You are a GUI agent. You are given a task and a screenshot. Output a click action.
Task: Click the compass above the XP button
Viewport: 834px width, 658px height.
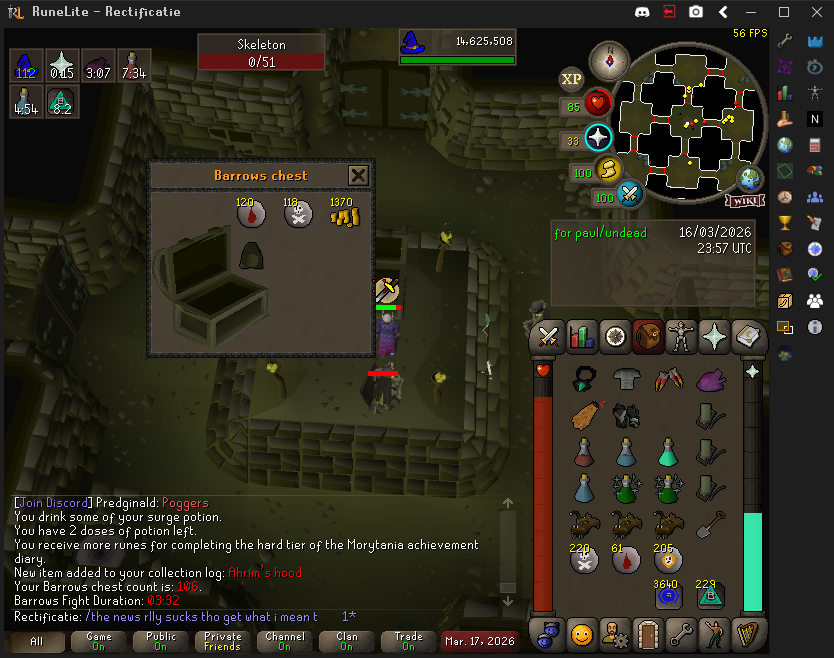607,60
